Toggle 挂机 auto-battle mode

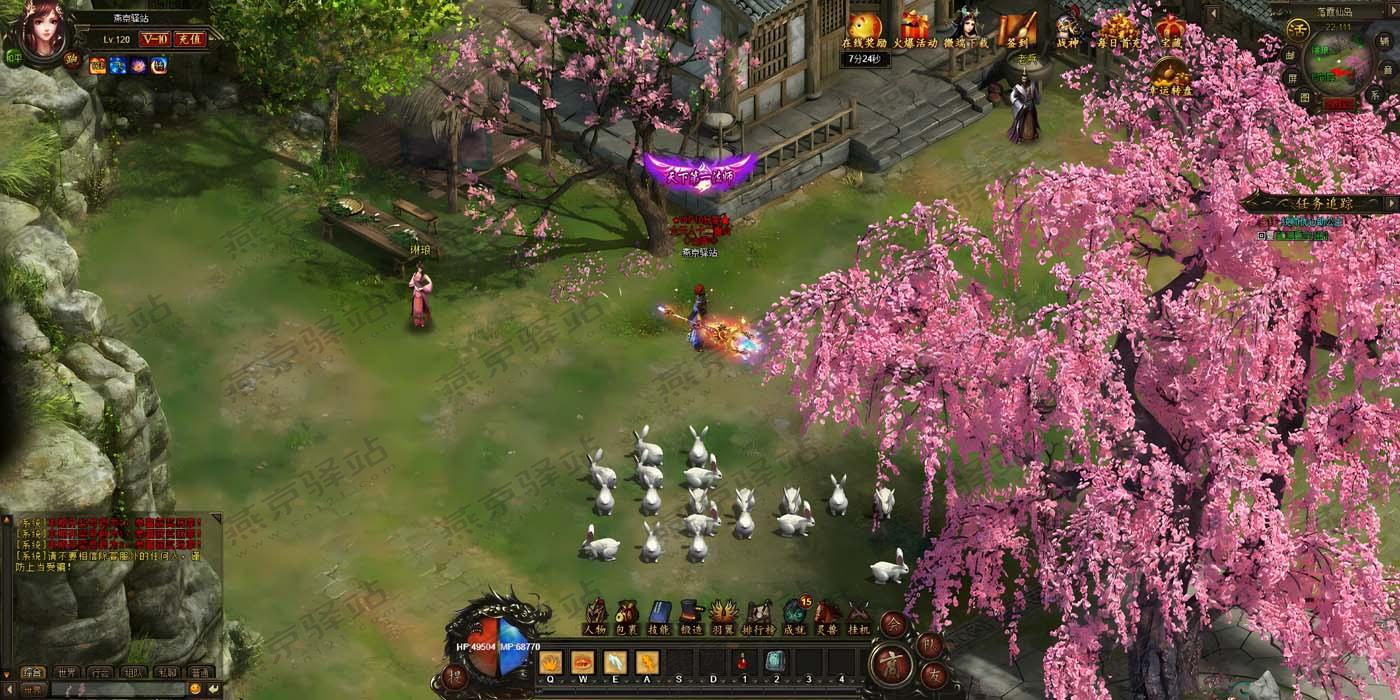click(859, 613)
